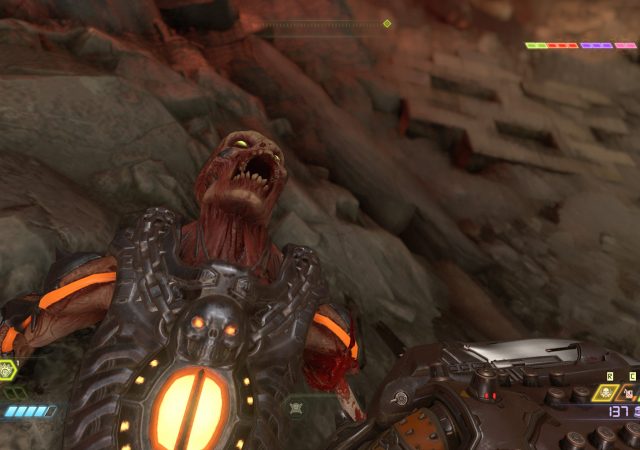This screenshot has width=640, height=450.
Task: Select the diamond objective marker on compass
Action: 387,23
